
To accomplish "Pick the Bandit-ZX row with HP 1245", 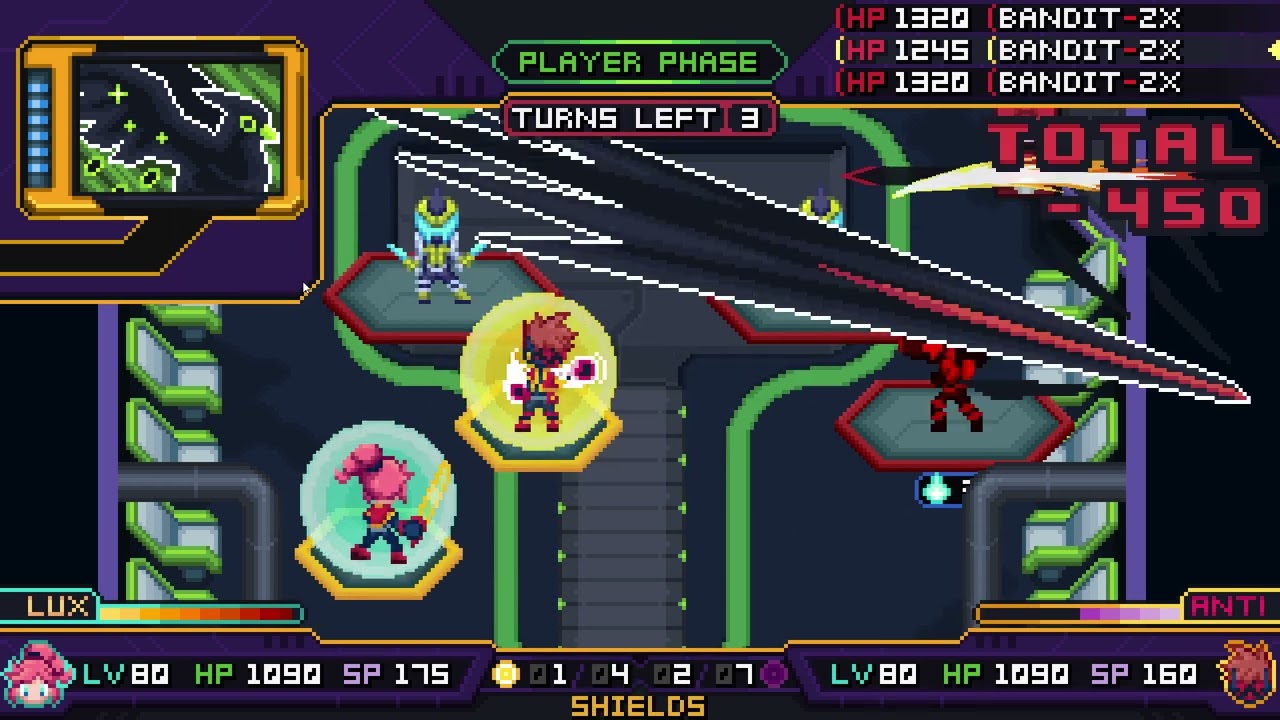I will pyautogui.click(x=1010, y=50).
